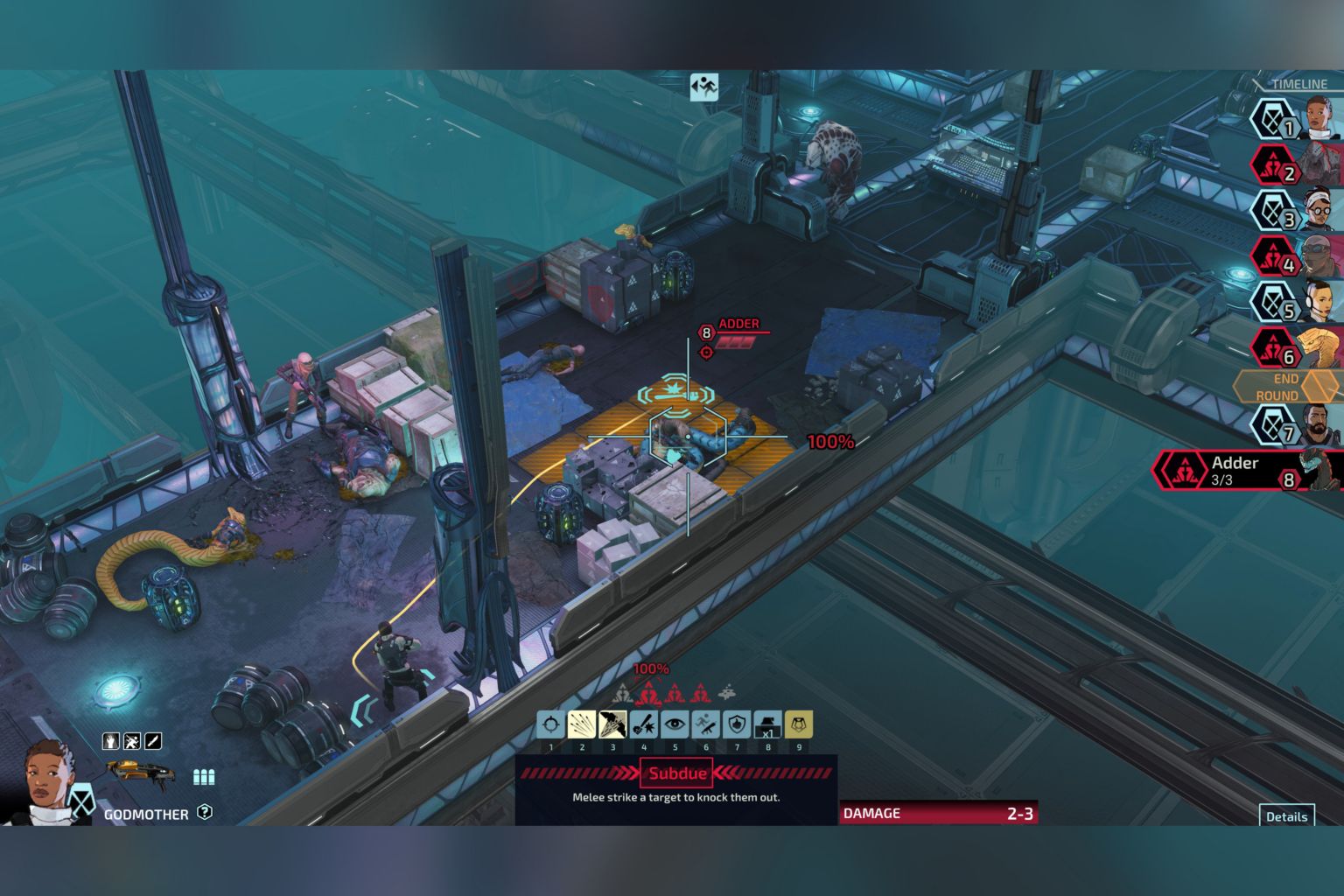Click the Subdue confirm button
Screen dimensions: 1344x896
677,773
